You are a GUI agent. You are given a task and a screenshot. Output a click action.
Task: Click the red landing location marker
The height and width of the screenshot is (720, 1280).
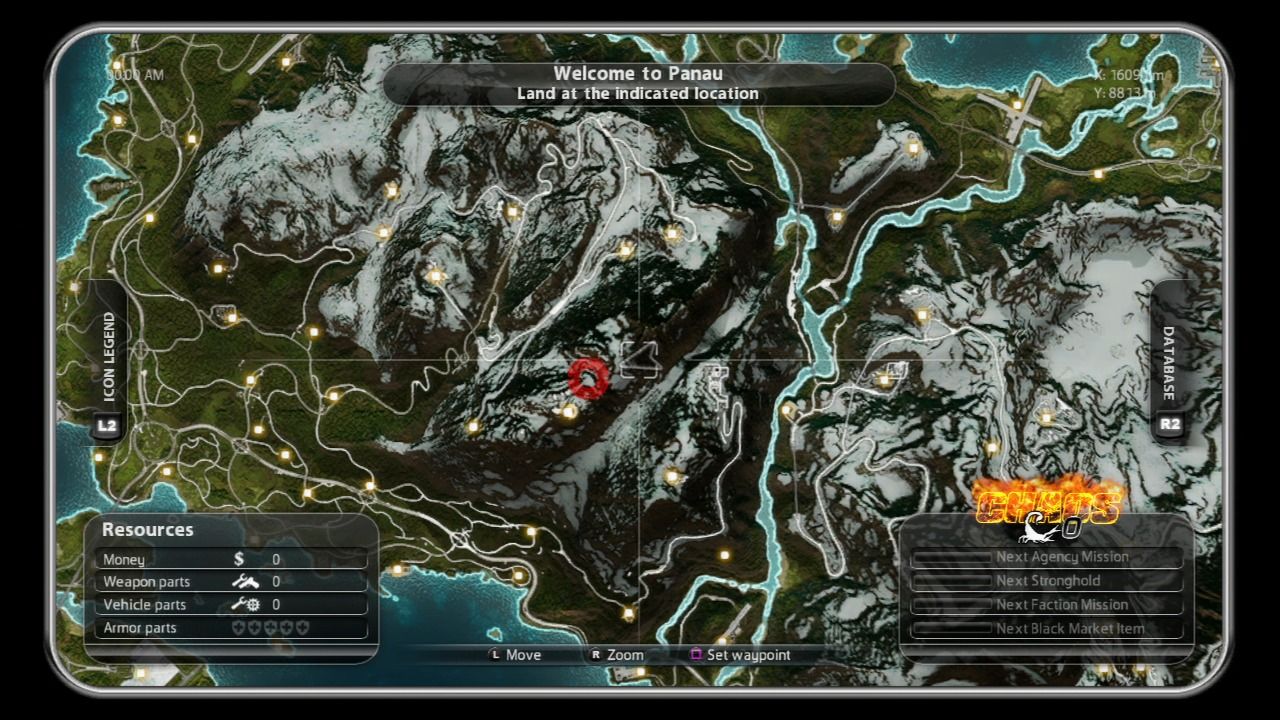tap(588, 380)
